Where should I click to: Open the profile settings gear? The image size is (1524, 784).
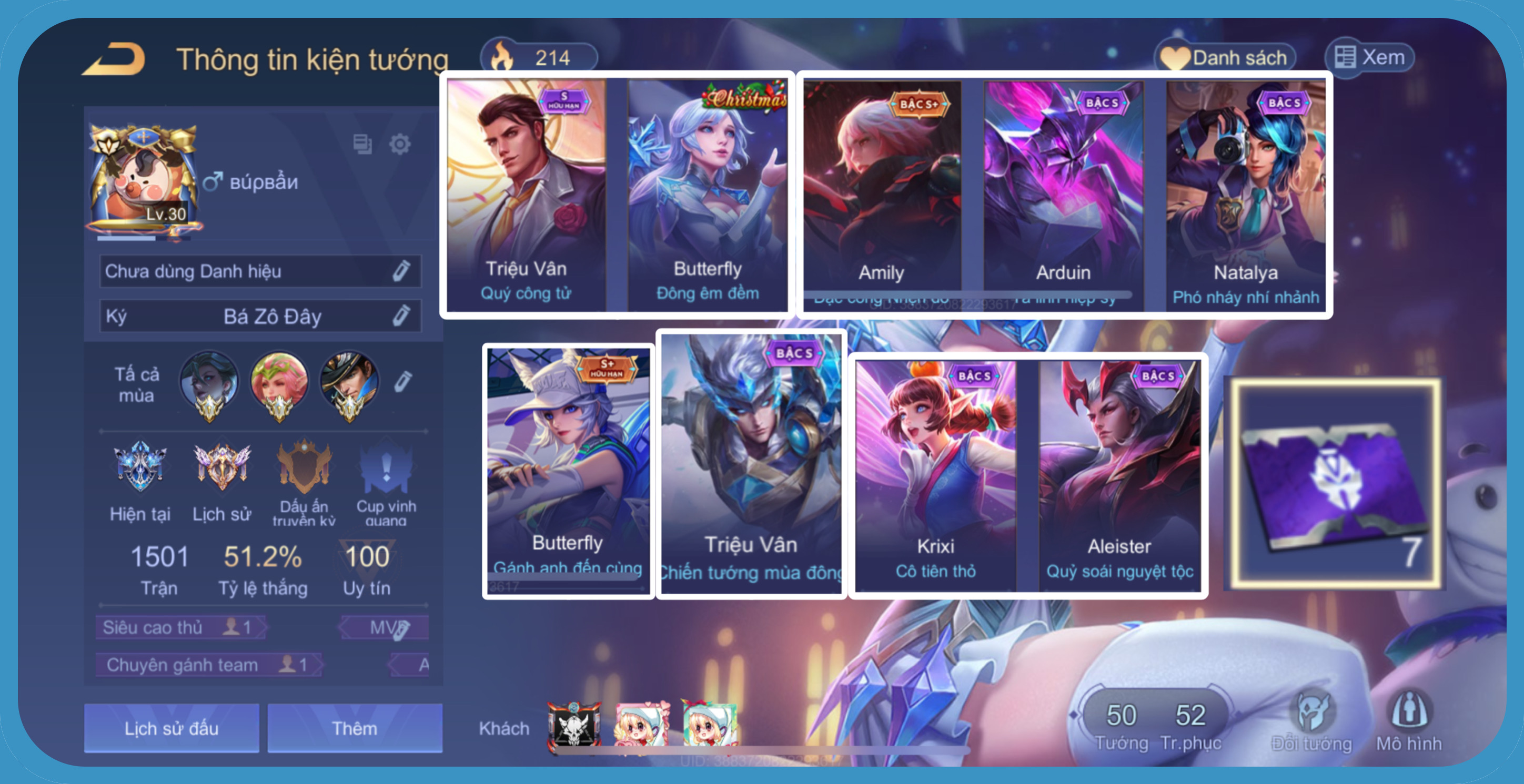(400, 144)
